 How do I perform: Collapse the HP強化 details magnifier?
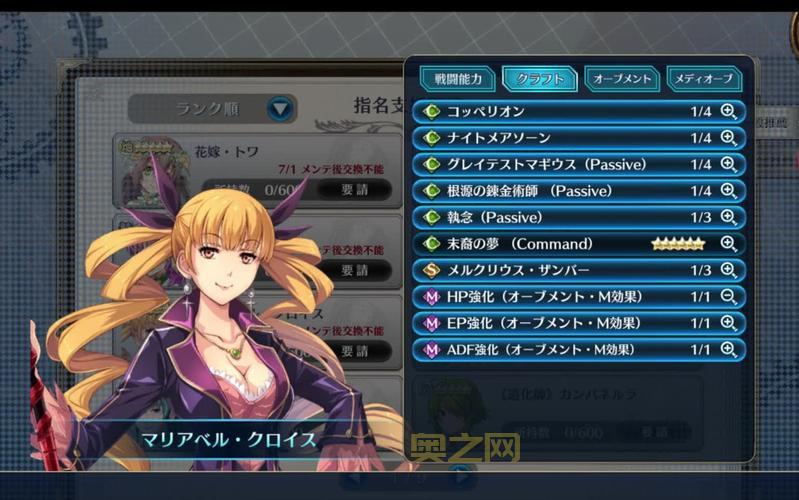point(728,297)
